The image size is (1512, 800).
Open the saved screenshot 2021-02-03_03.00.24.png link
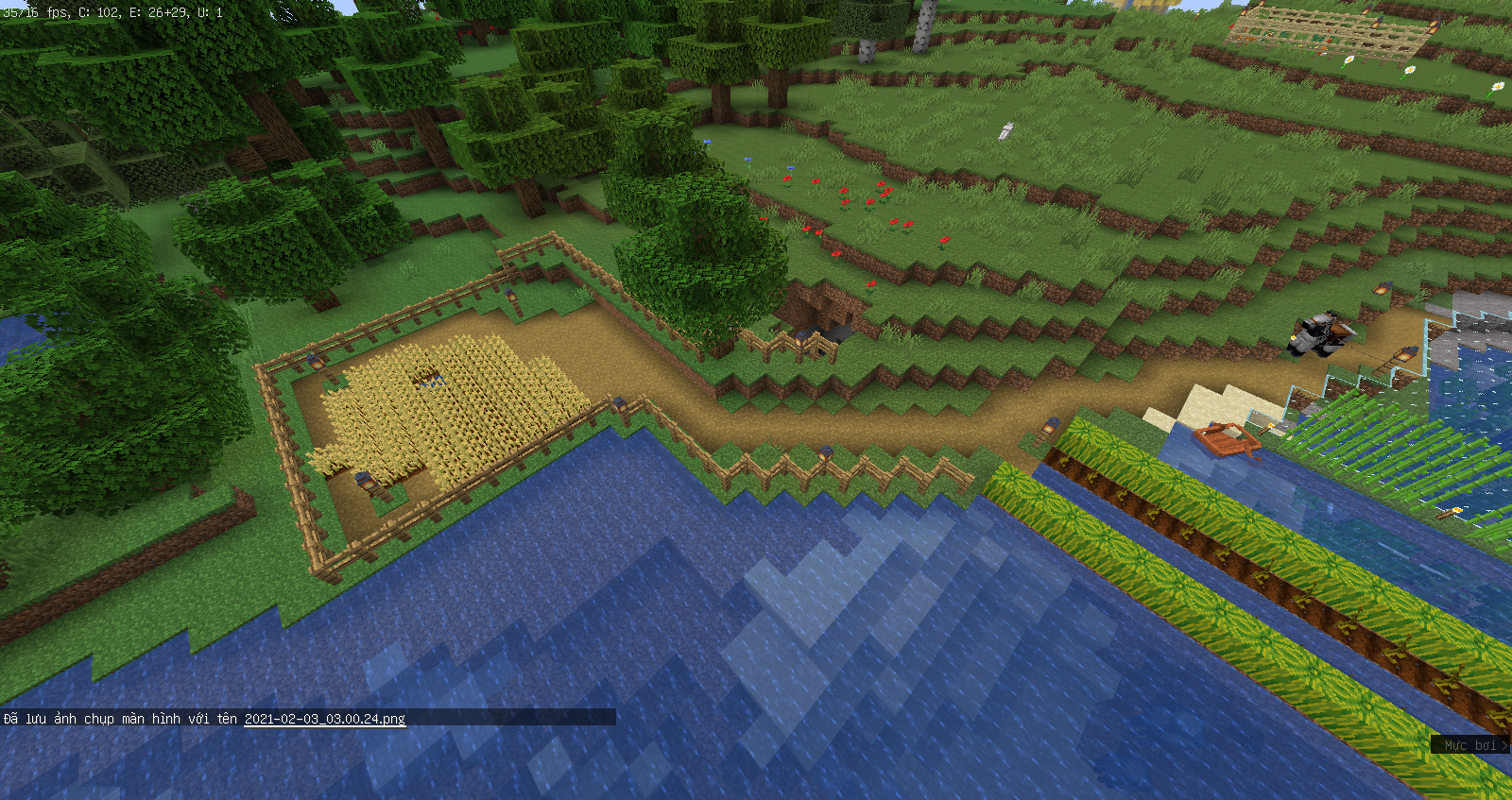(x=324, y=719)
